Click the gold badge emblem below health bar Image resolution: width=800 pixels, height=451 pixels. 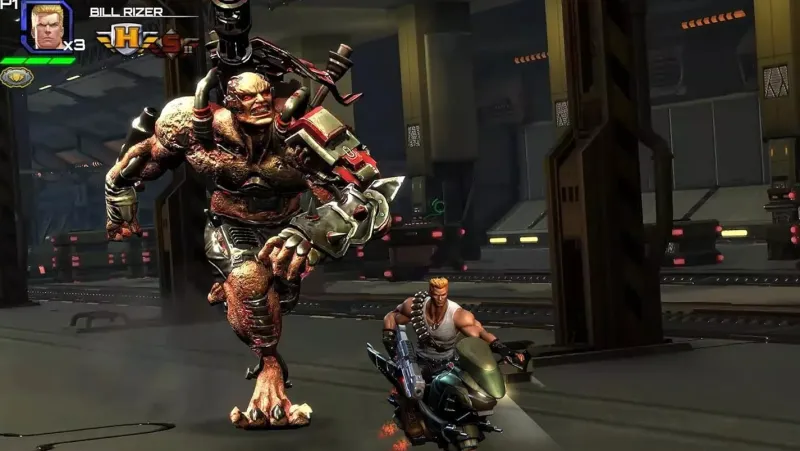16,77
